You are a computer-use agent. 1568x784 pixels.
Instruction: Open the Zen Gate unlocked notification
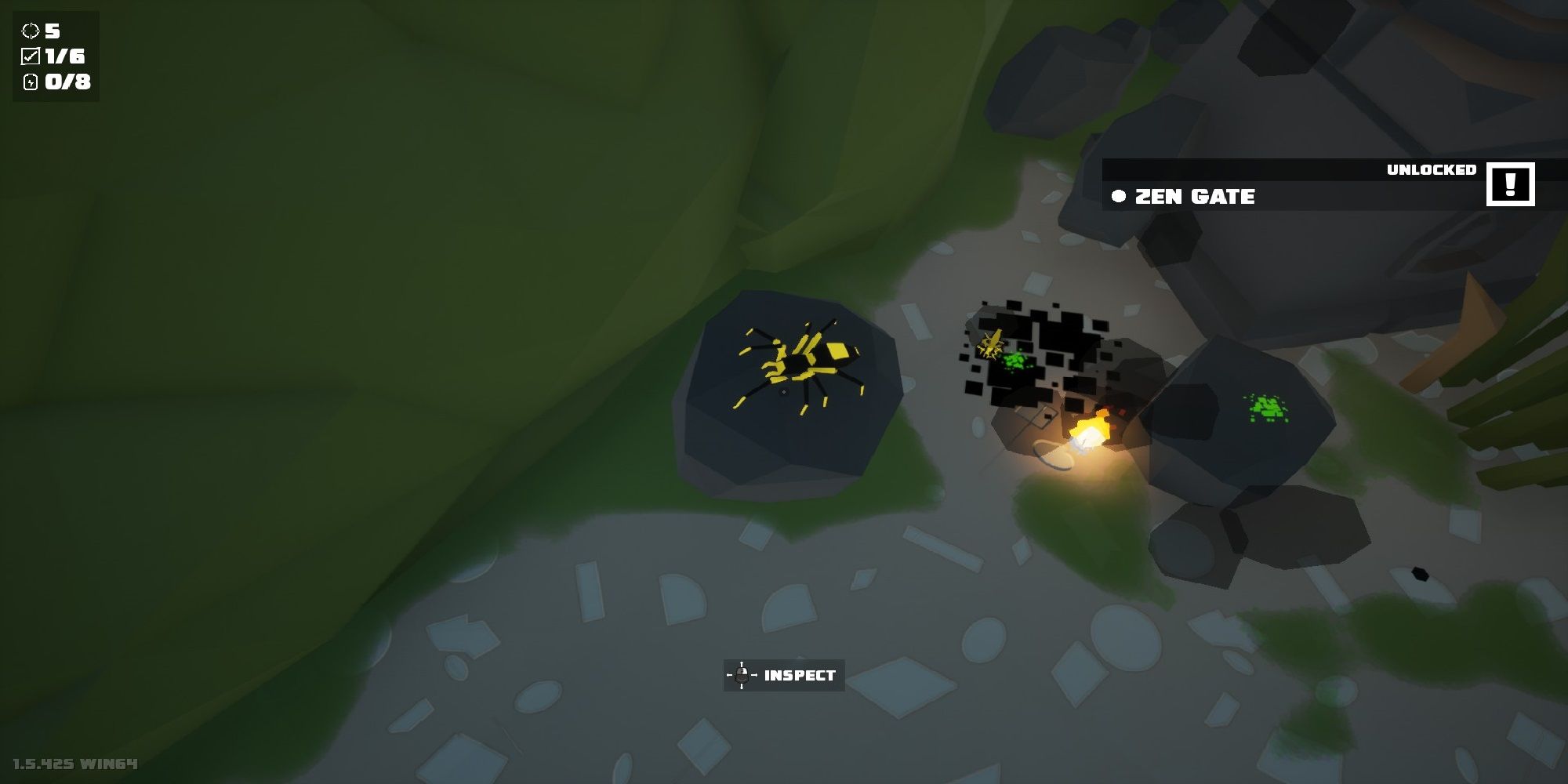pyautogui.click(x=1195, y=196)
